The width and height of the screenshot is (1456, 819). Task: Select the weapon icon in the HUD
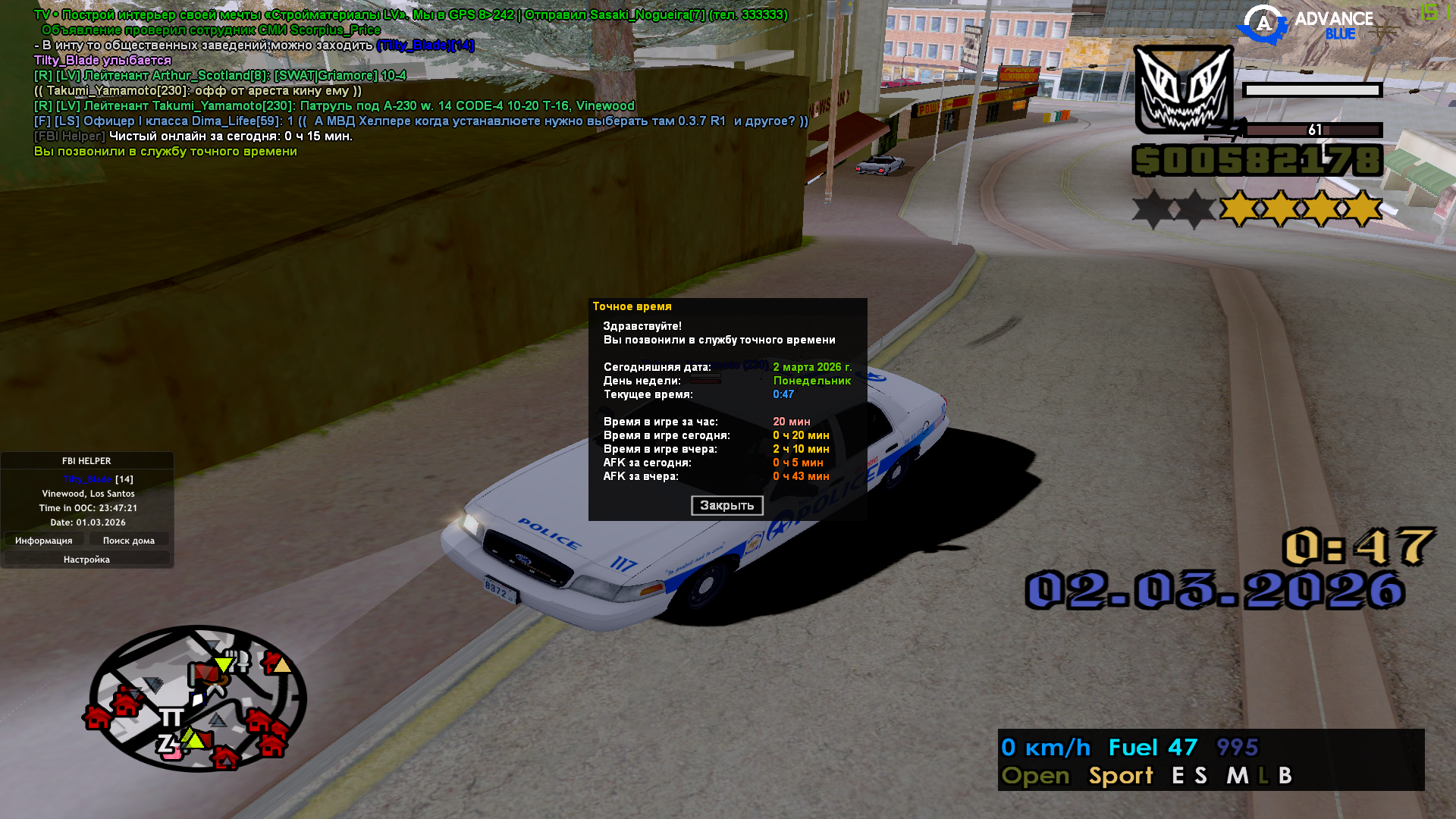point(1183,89)
